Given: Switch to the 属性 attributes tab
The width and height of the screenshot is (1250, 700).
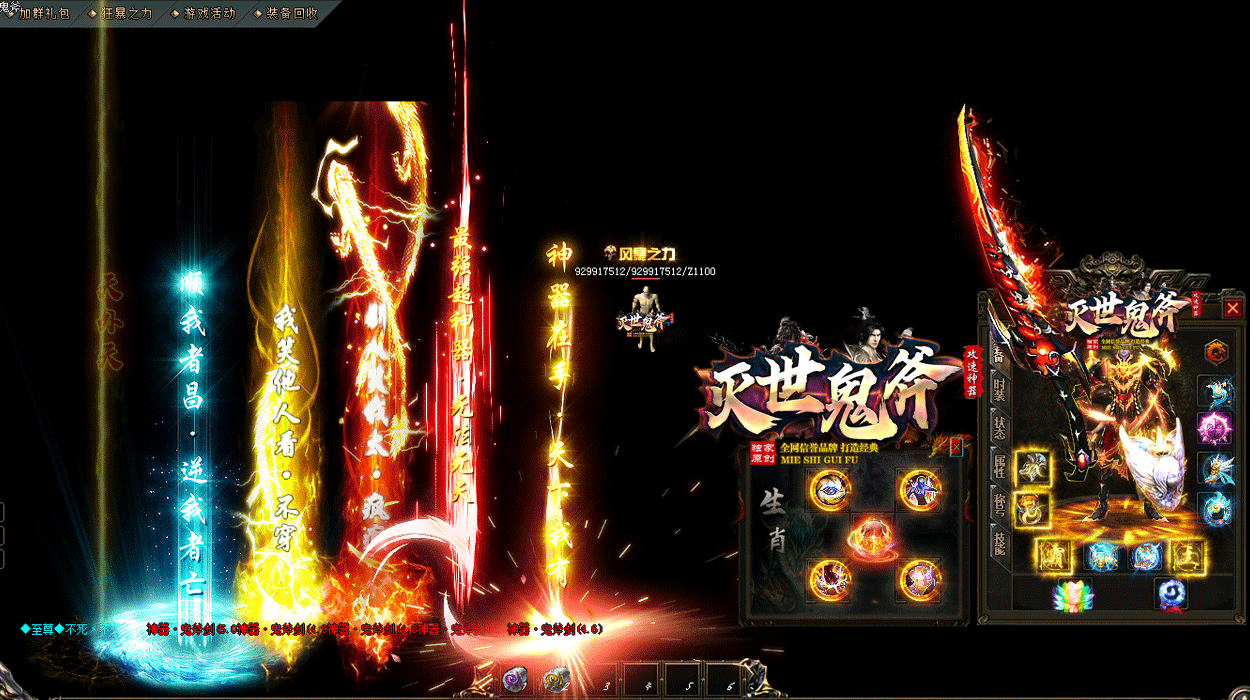Looking at the screenshot, I should (999, 466).
